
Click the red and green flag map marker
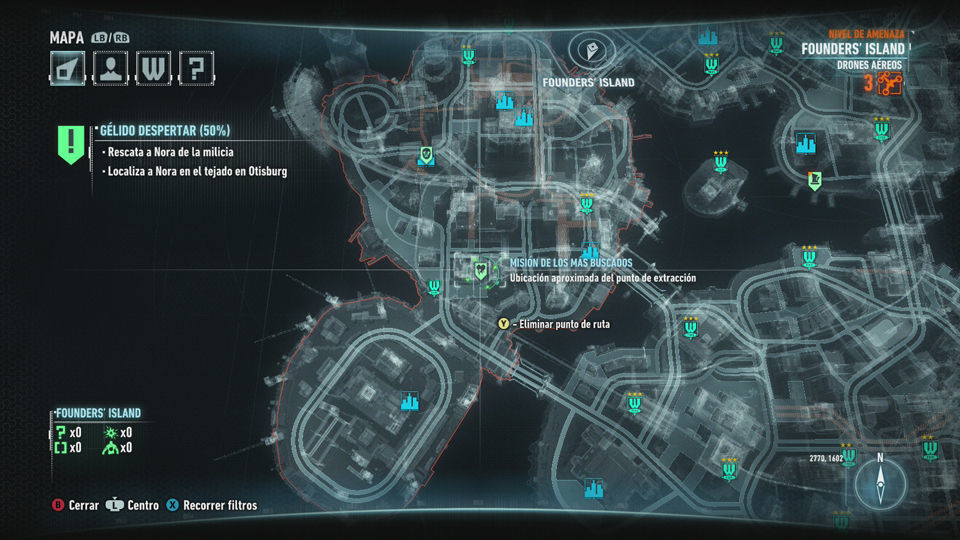click(x=815, y=180)
